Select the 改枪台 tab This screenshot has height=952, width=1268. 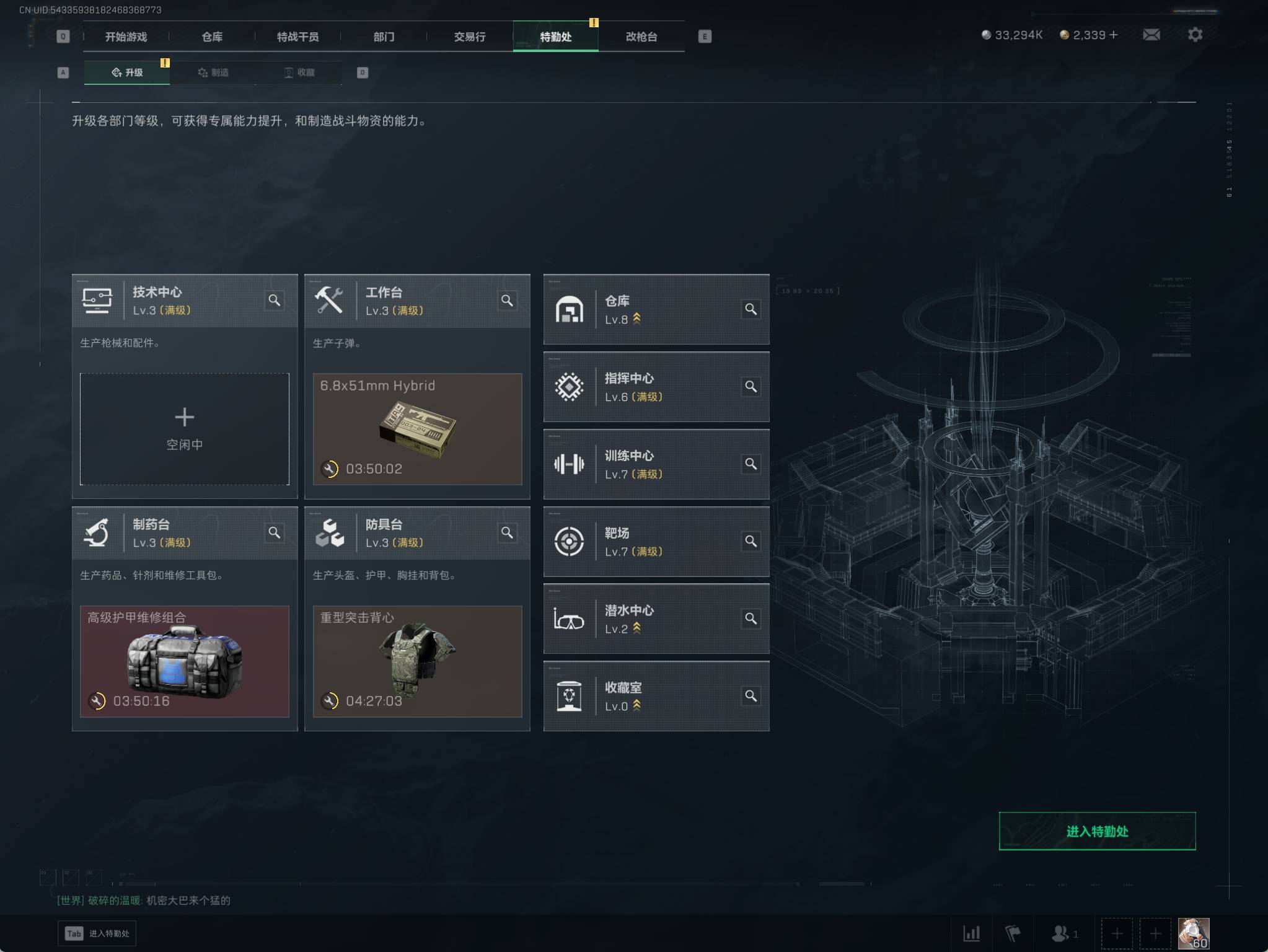click(641, 37)
